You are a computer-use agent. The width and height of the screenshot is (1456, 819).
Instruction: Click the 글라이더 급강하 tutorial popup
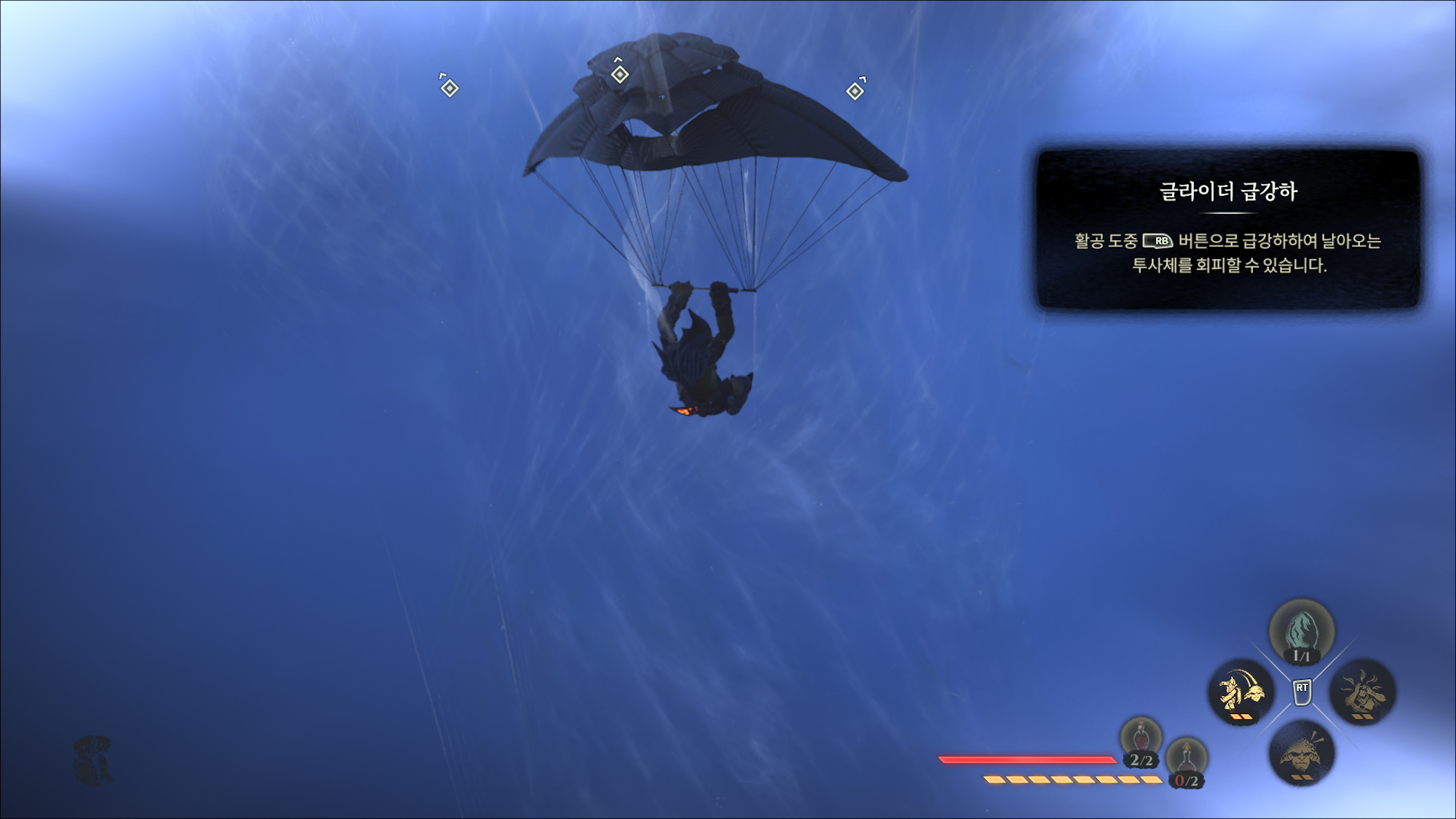coord(1228,229)
